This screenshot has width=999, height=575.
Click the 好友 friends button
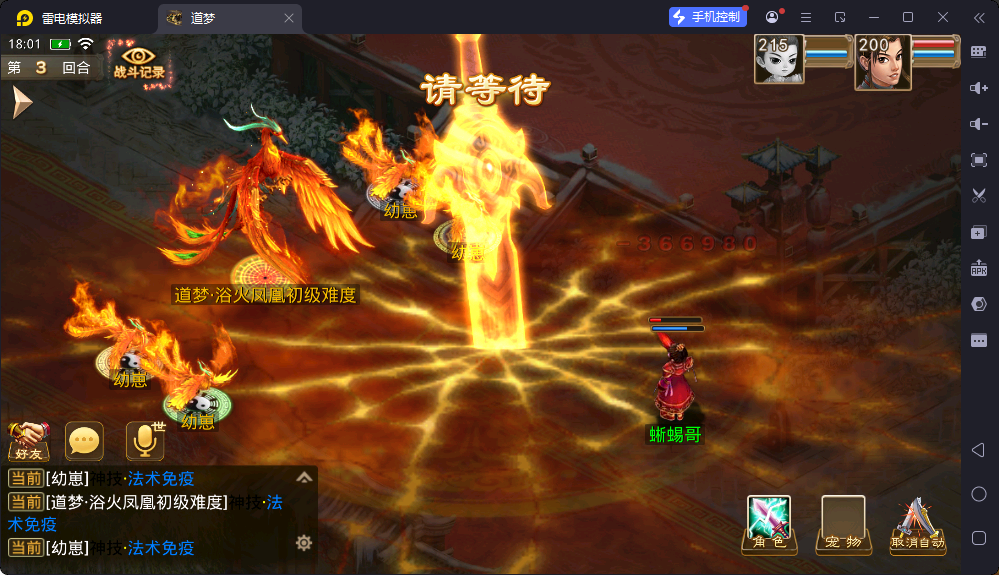pyautogui.click(x=29, y=439)
